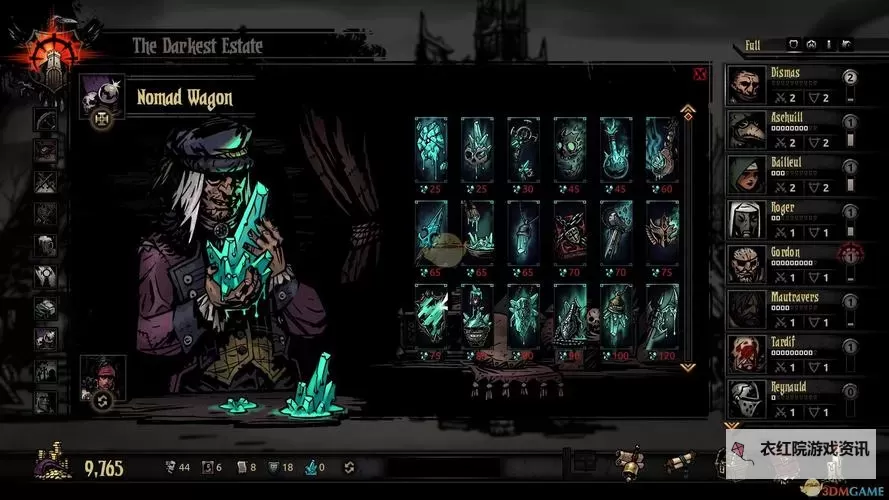This screenshot has height=500, width=889.
Task: Buy the crystal trinket priced at 120
Action: (662, 316)
